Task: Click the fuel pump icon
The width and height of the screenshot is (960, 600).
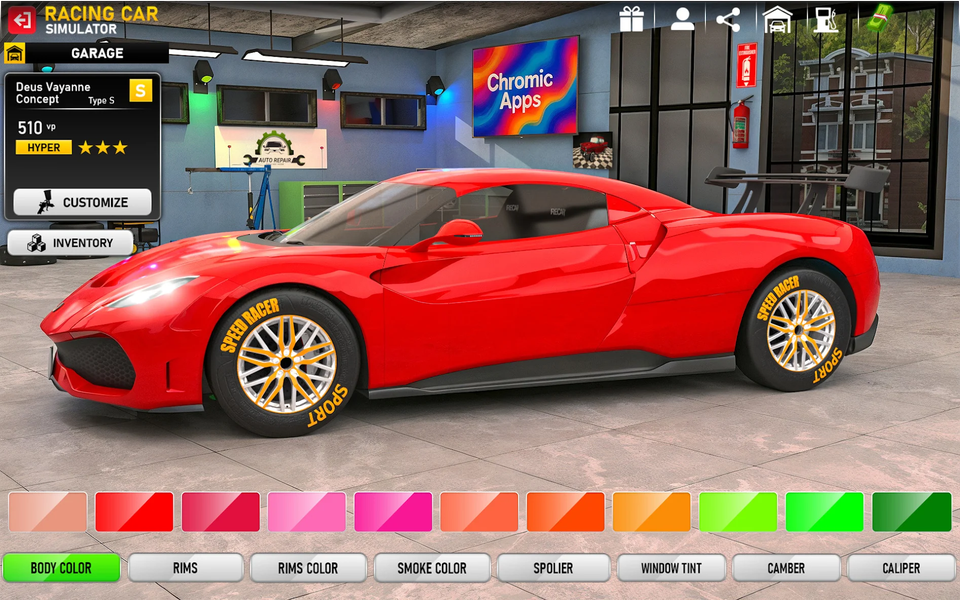Action: (x=825, y=19)
